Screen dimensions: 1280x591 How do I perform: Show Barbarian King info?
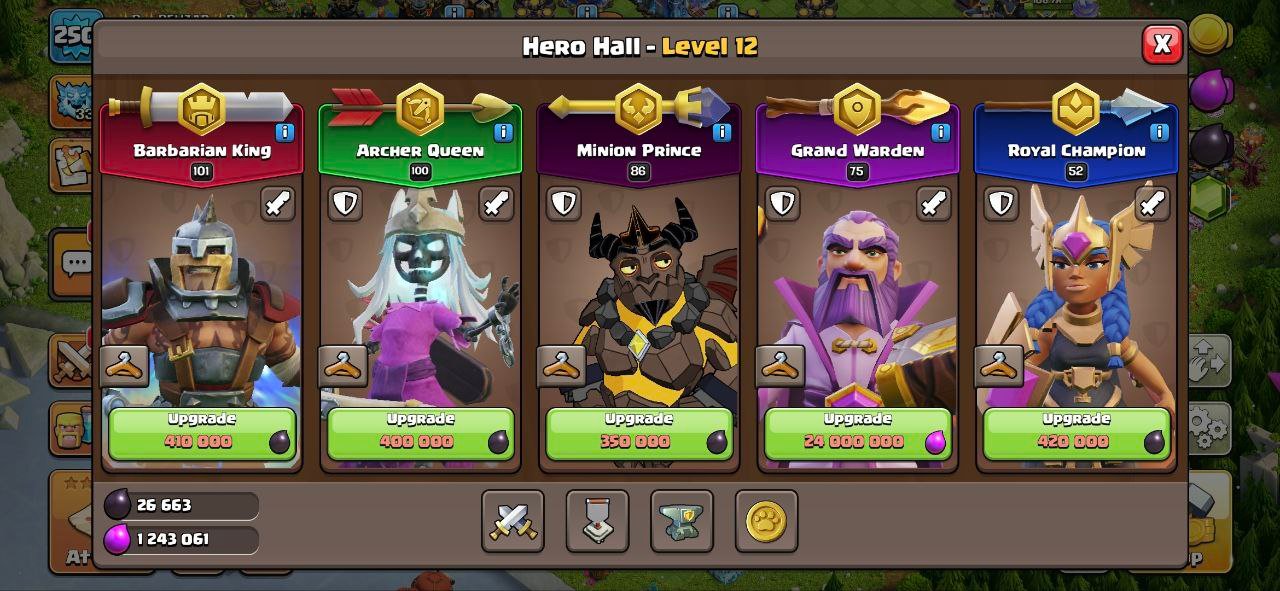click(285, 132)
